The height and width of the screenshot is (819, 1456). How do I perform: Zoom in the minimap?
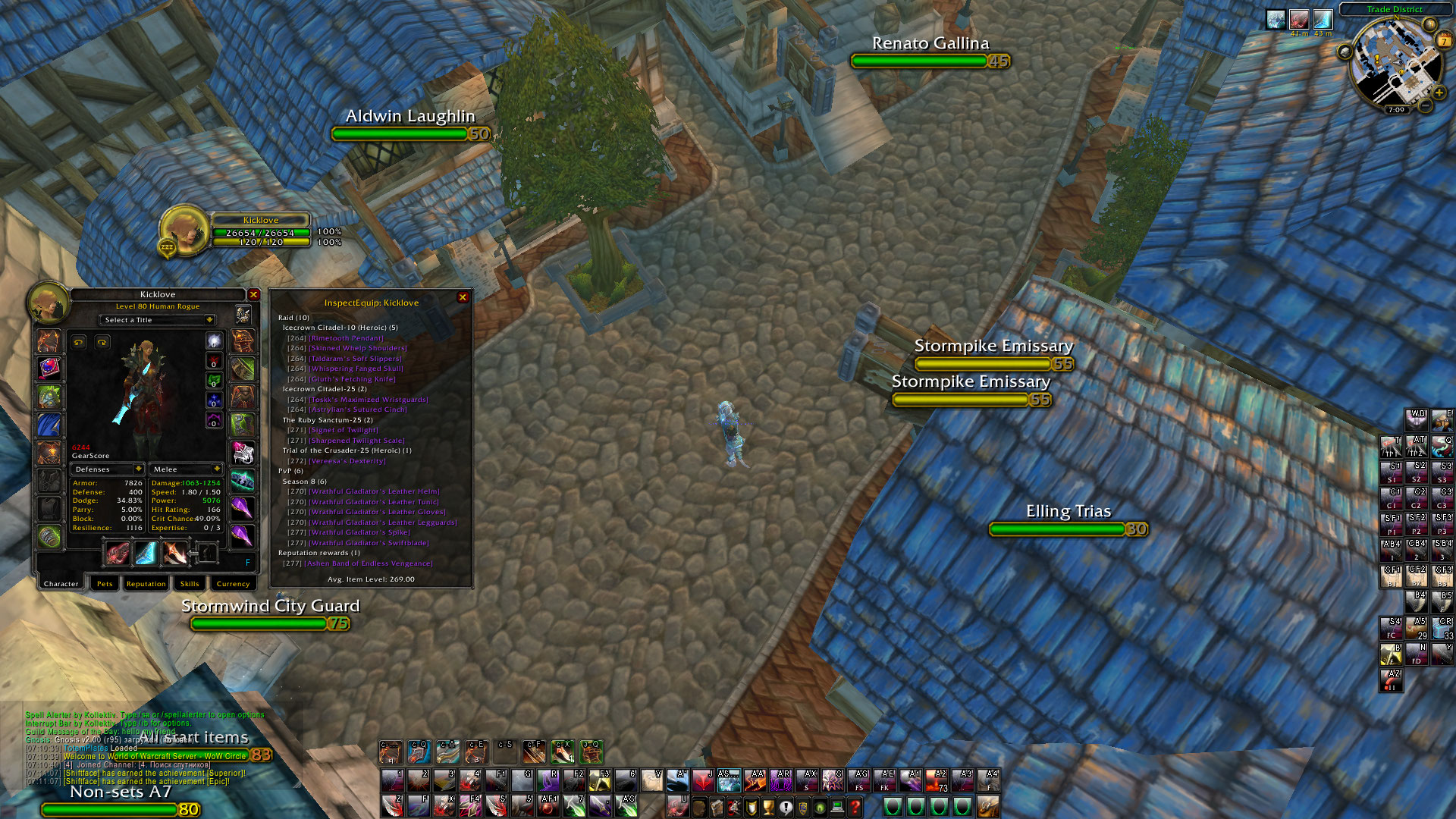coord(1439,93)
